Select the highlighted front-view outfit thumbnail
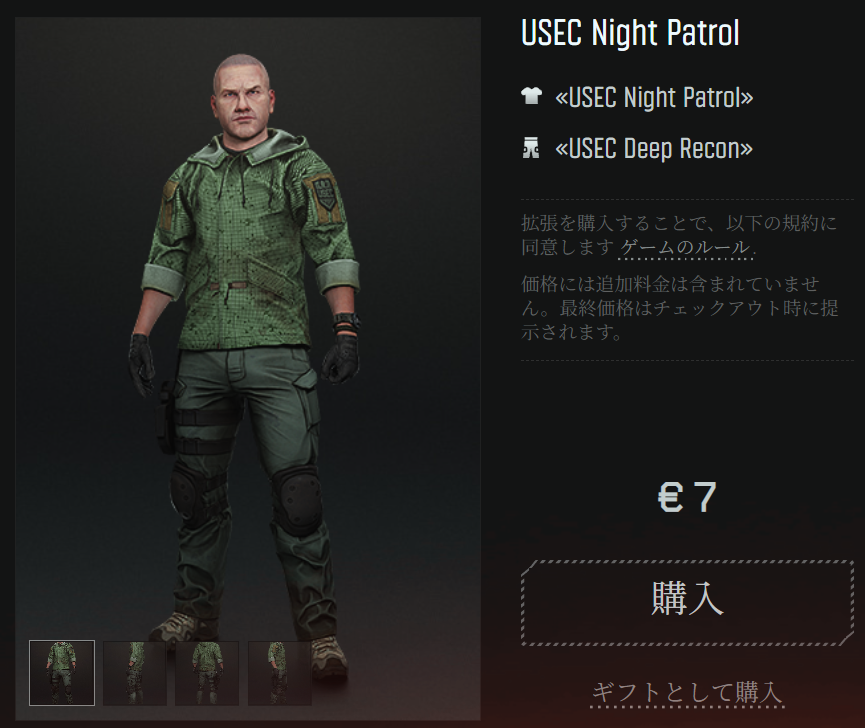This screenshot has width=865, height=728. coord(62,672)
